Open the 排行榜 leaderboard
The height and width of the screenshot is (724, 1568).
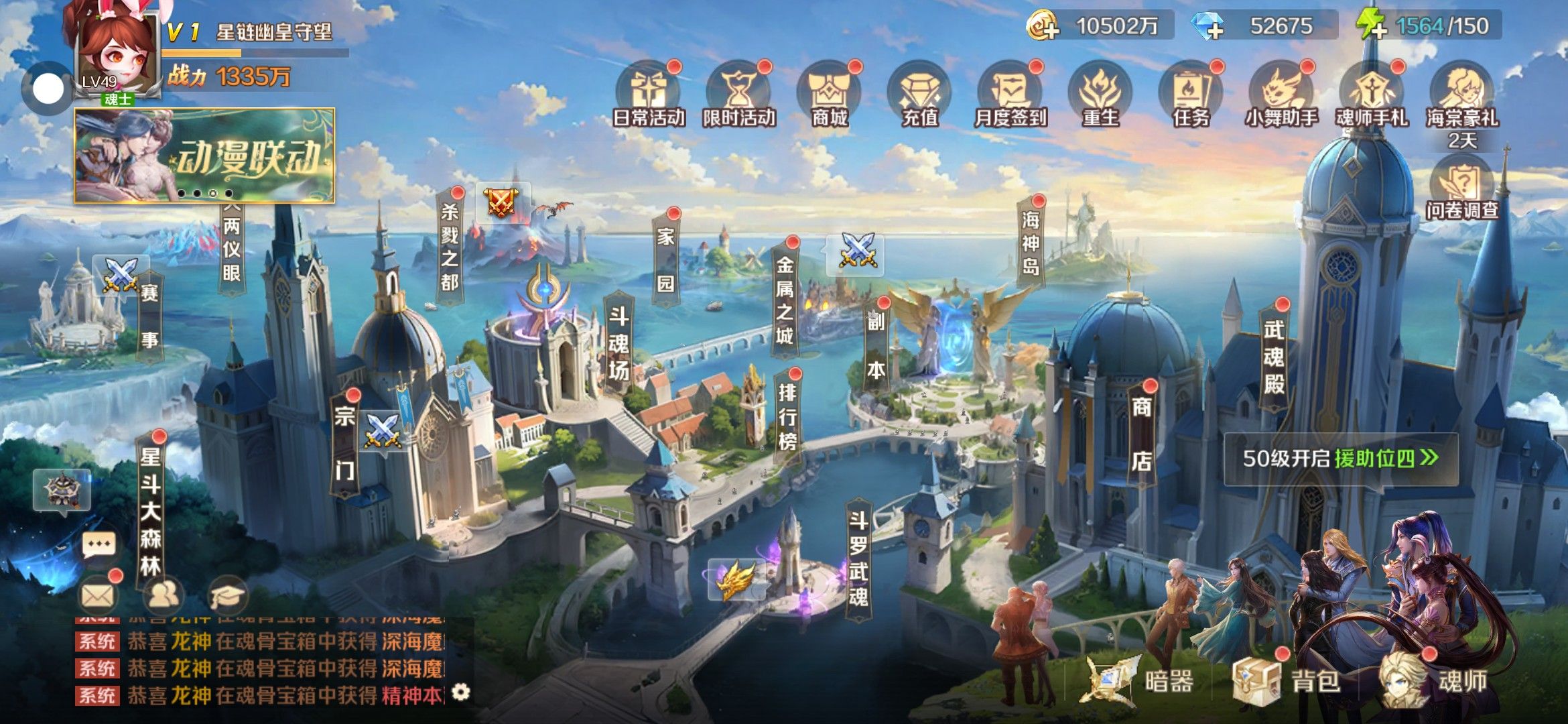click(787, 417)
